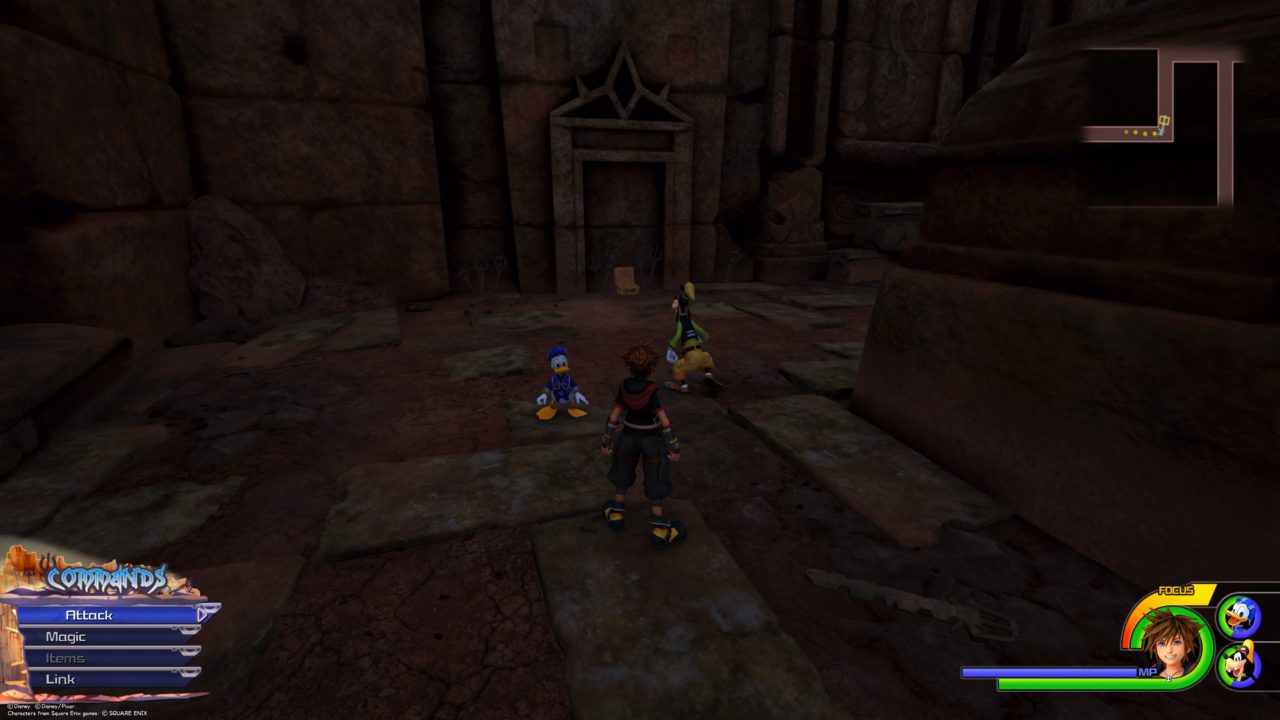Click the FOCUS gauge label
Image resolution: width=1280 pixels, height=720 pixels.
pos(1176,589)
